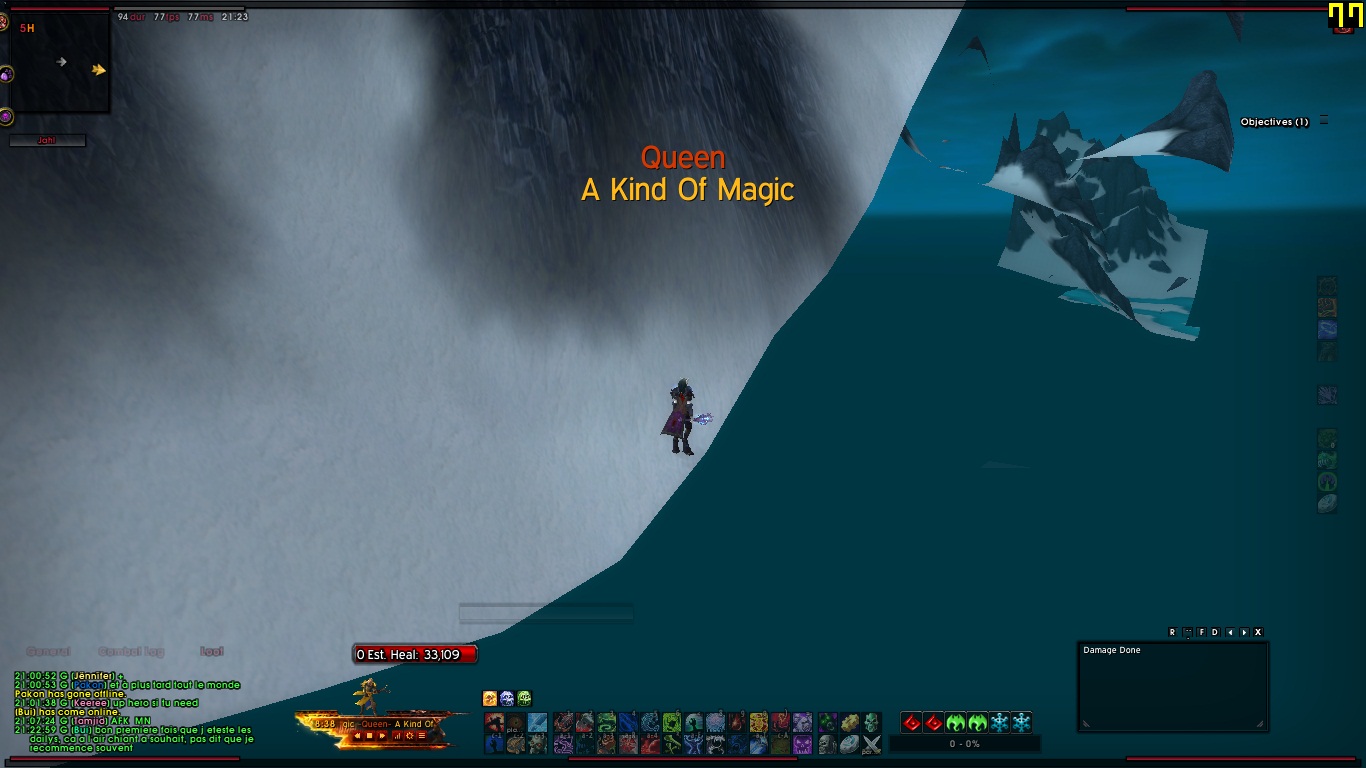Click the Jahl zone name label
Image resolution: width=1366 pixels, height=768 pixels.
coord(47,141)
